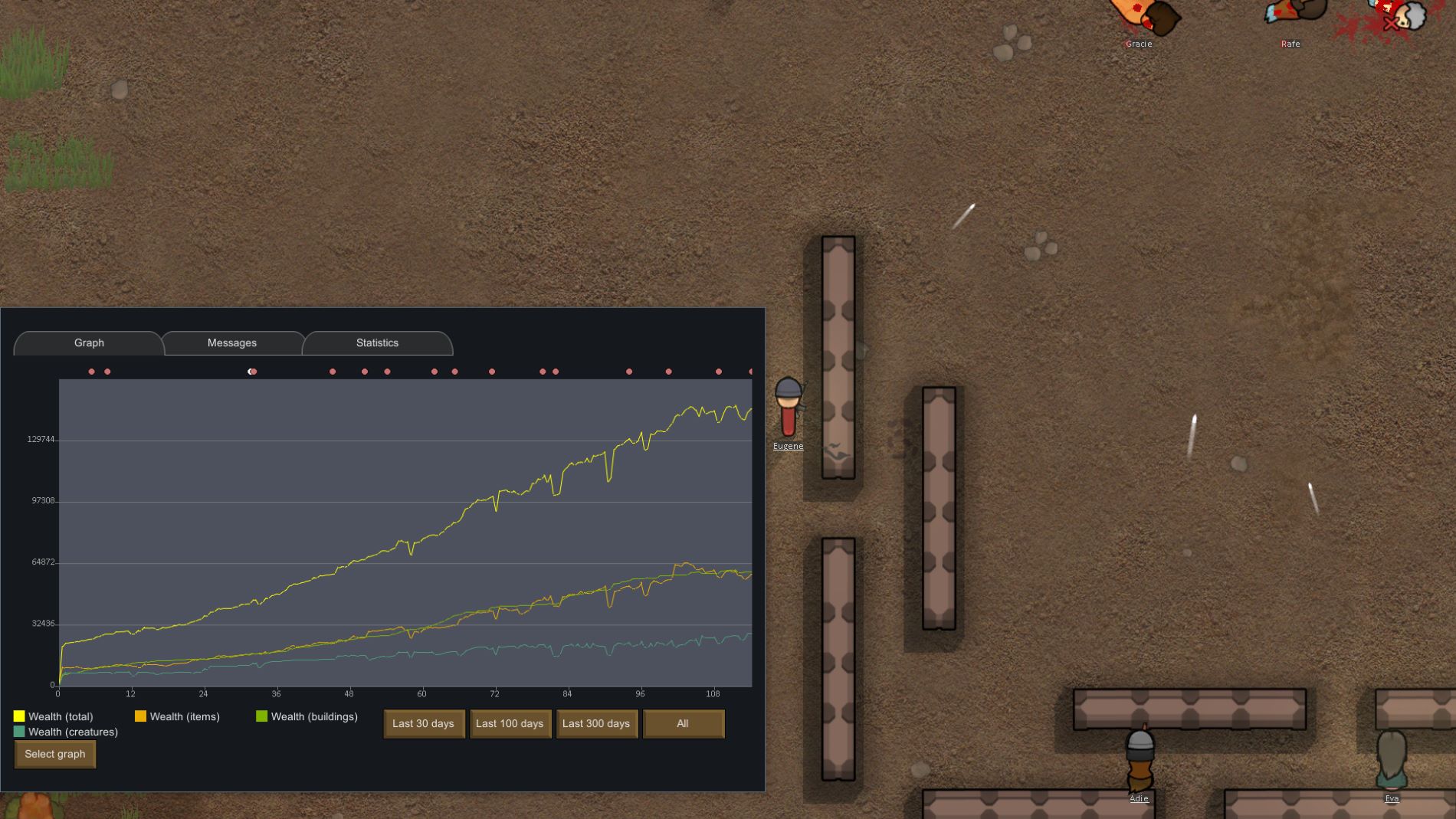
Task: Select colonist Eugene on the map
Action: click(788, 406)
